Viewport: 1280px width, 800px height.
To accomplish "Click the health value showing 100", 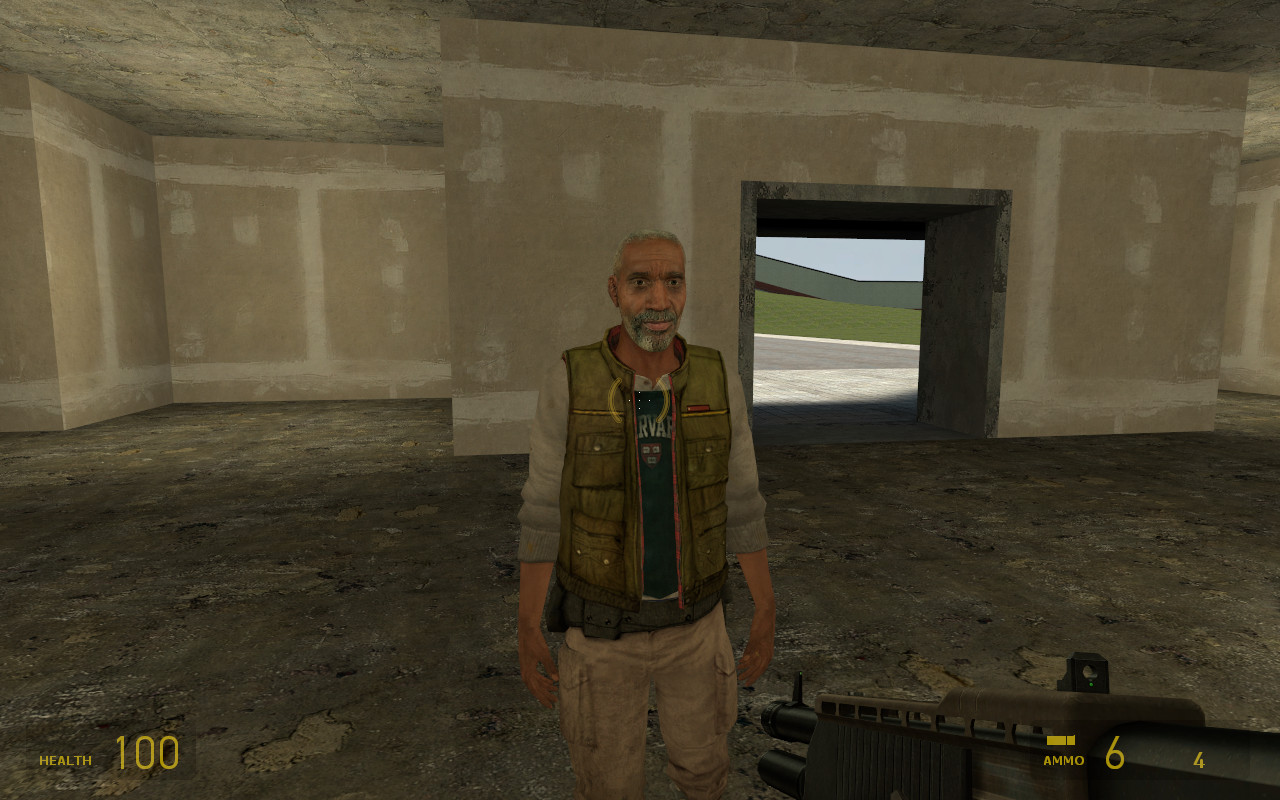I will [148, 752].
